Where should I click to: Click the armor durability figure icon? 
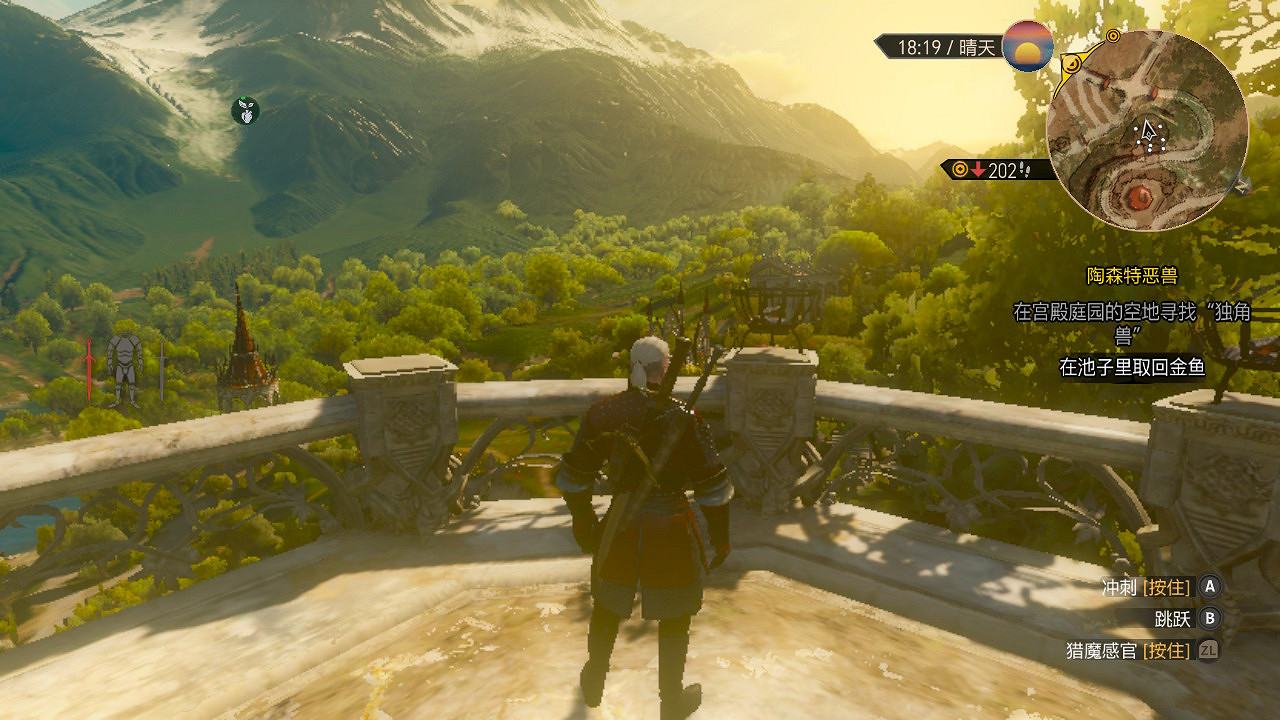[125, 368]
